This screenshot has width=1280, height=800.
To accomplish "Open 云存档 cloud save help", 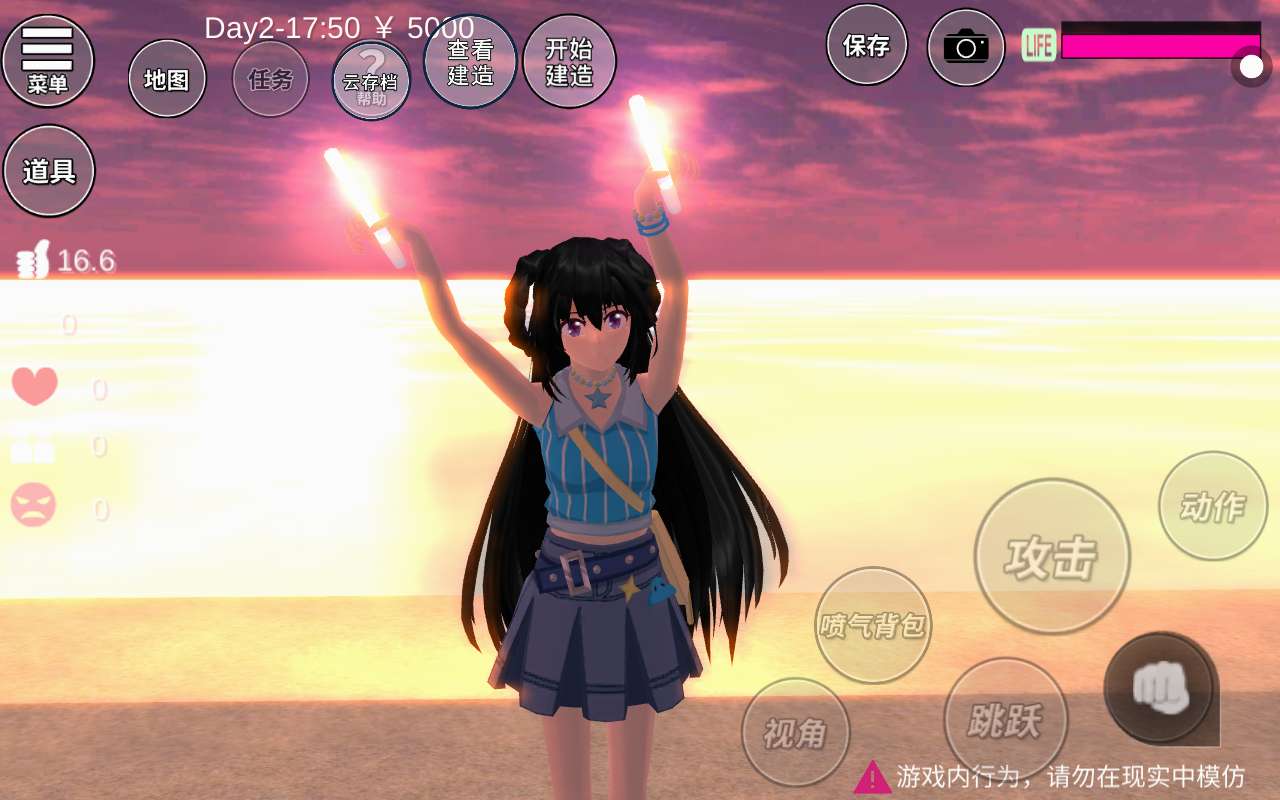I will (x=371, y=80).
